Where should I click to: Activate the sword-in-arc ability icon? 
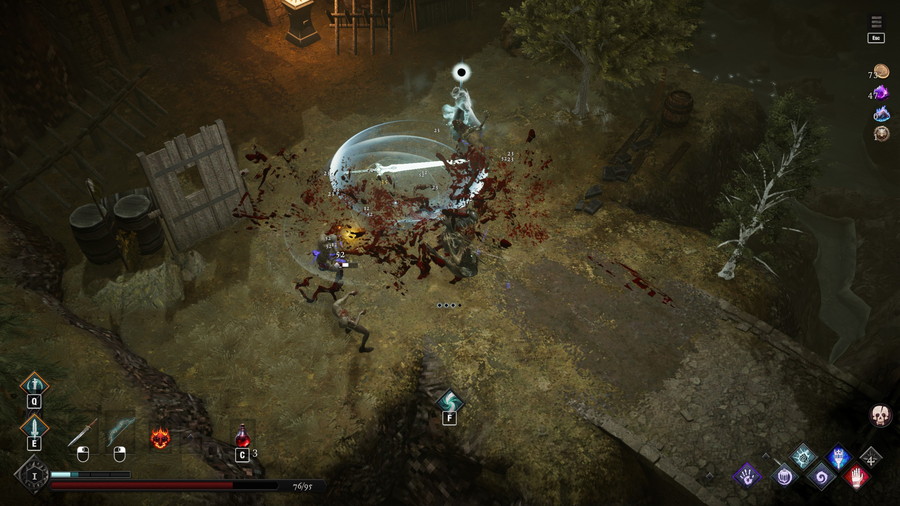click(x=34, y=385)
